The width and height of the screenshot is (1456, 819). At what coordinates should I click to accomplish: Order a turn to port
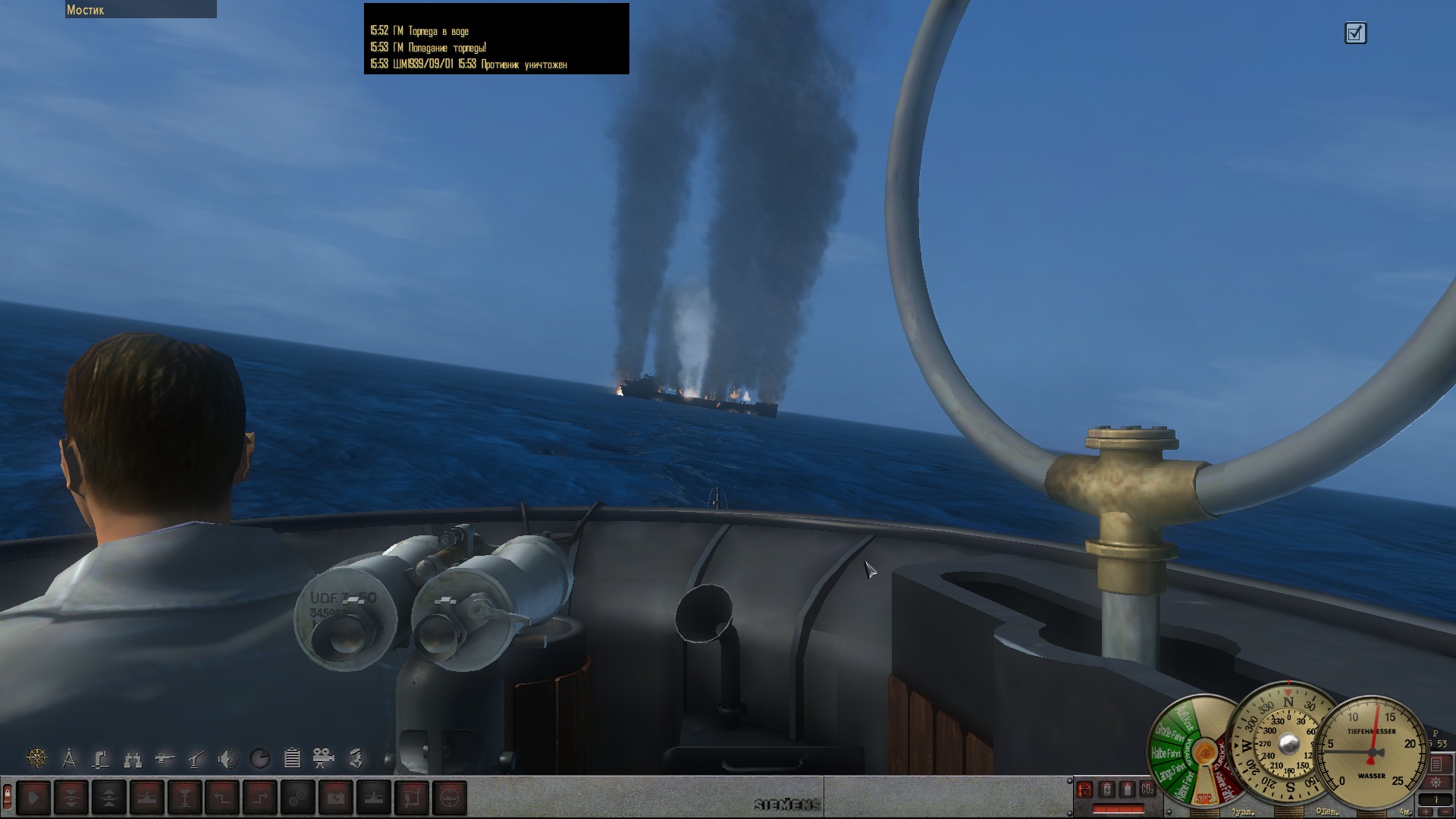pos(222,798)
